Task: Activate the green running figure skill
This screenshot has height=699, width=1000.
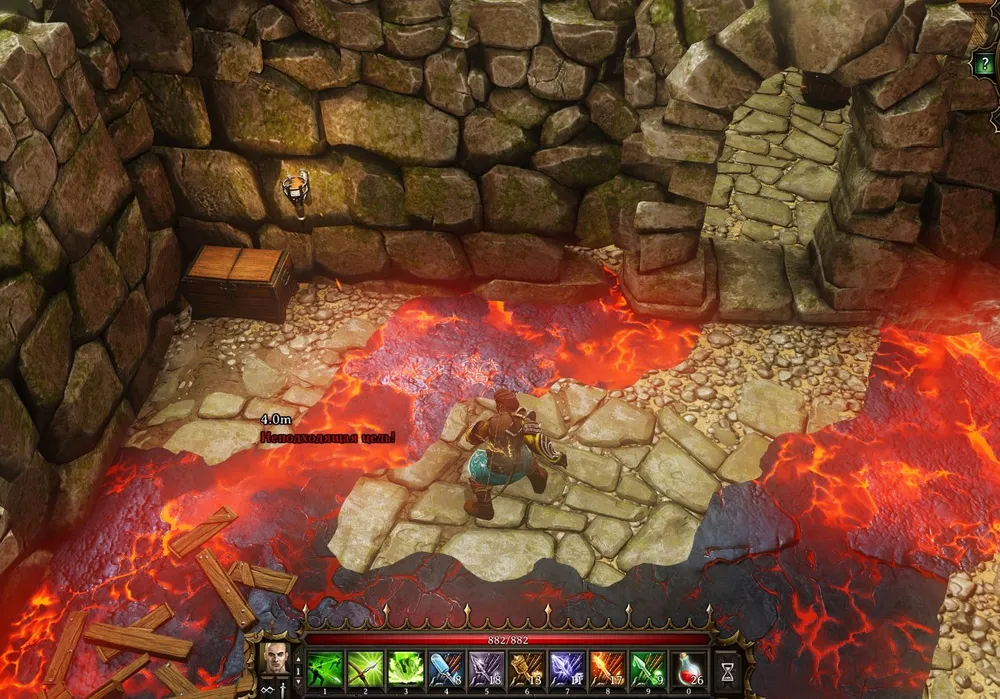Action: 323,667
